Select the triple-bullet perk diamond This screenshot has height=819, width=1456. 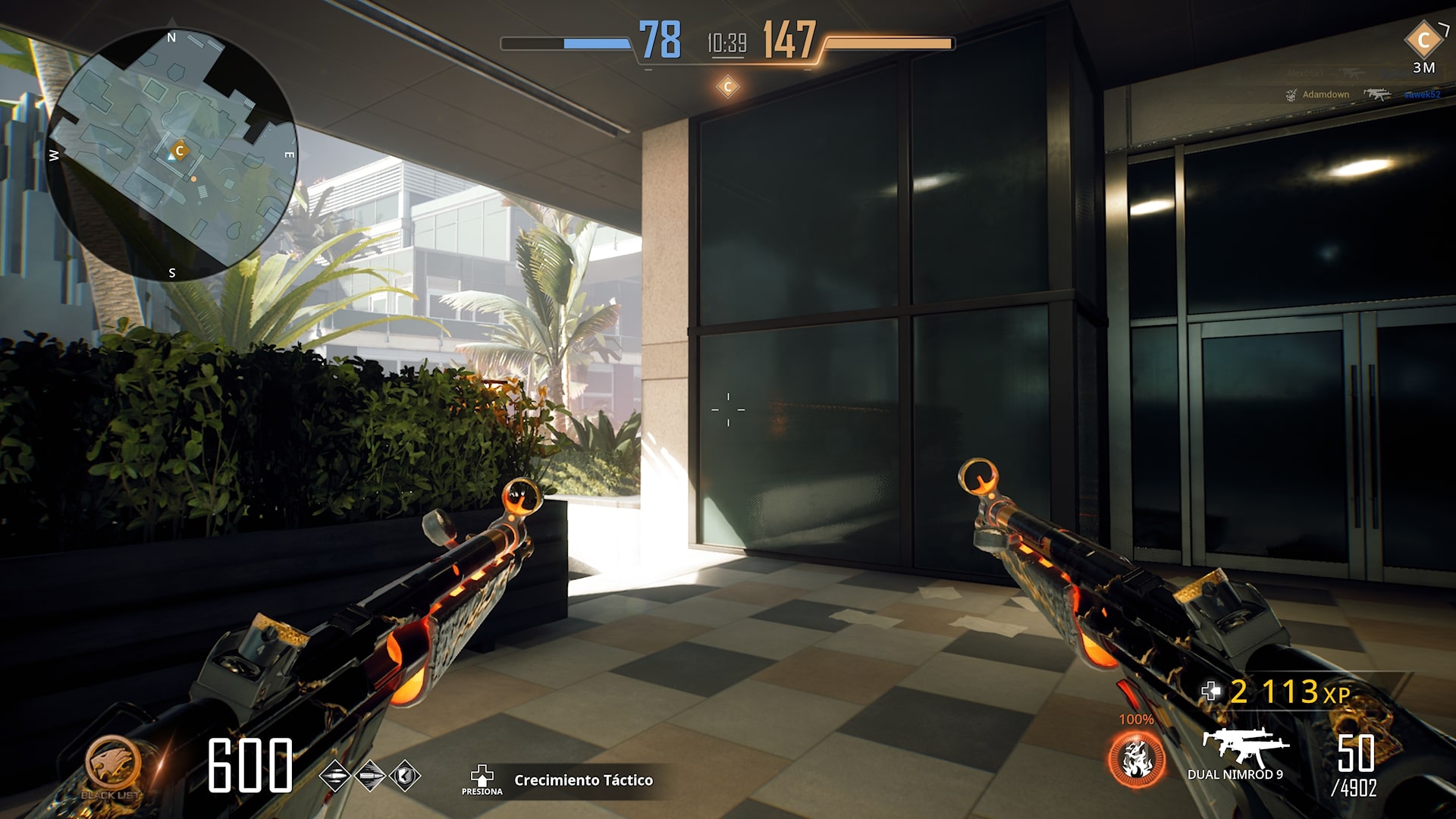click(334, 776)
